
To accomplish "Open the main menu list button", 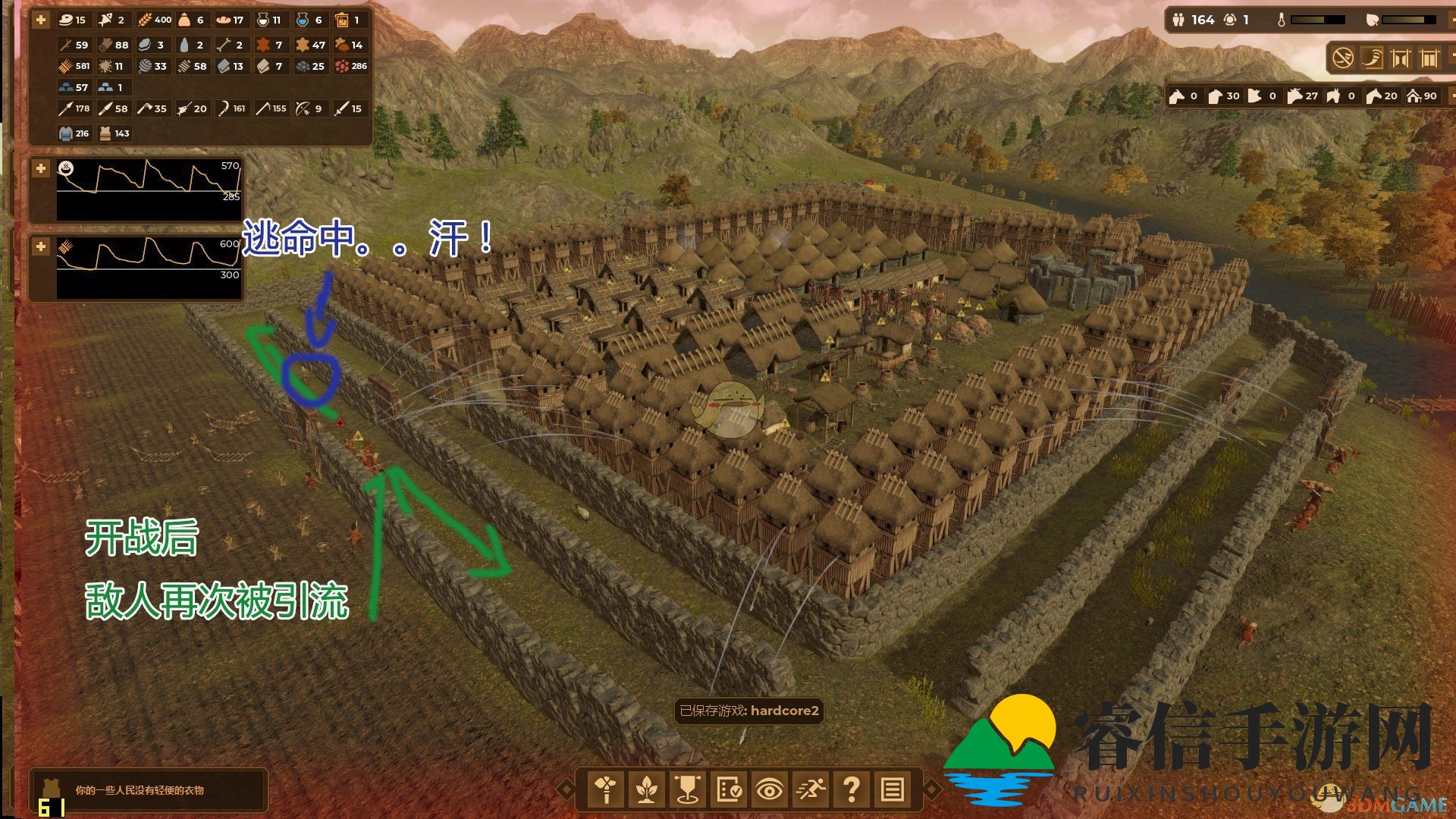I will (x=892, y=789).
